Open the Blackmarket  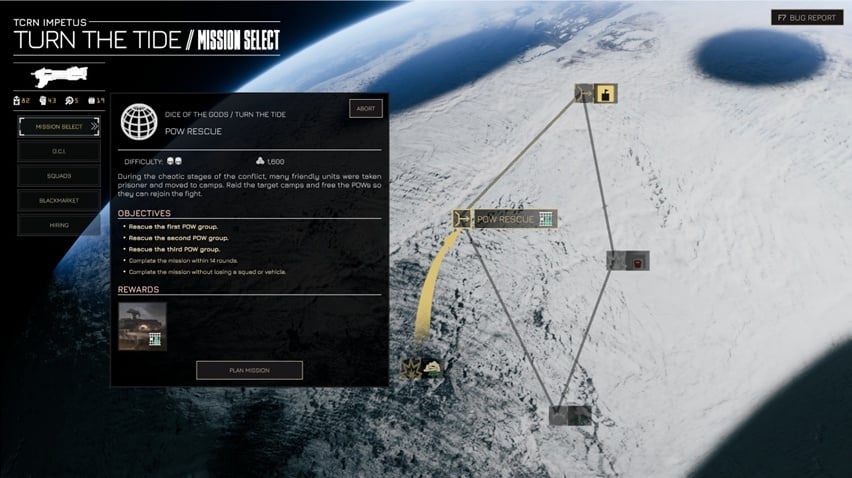58,200
